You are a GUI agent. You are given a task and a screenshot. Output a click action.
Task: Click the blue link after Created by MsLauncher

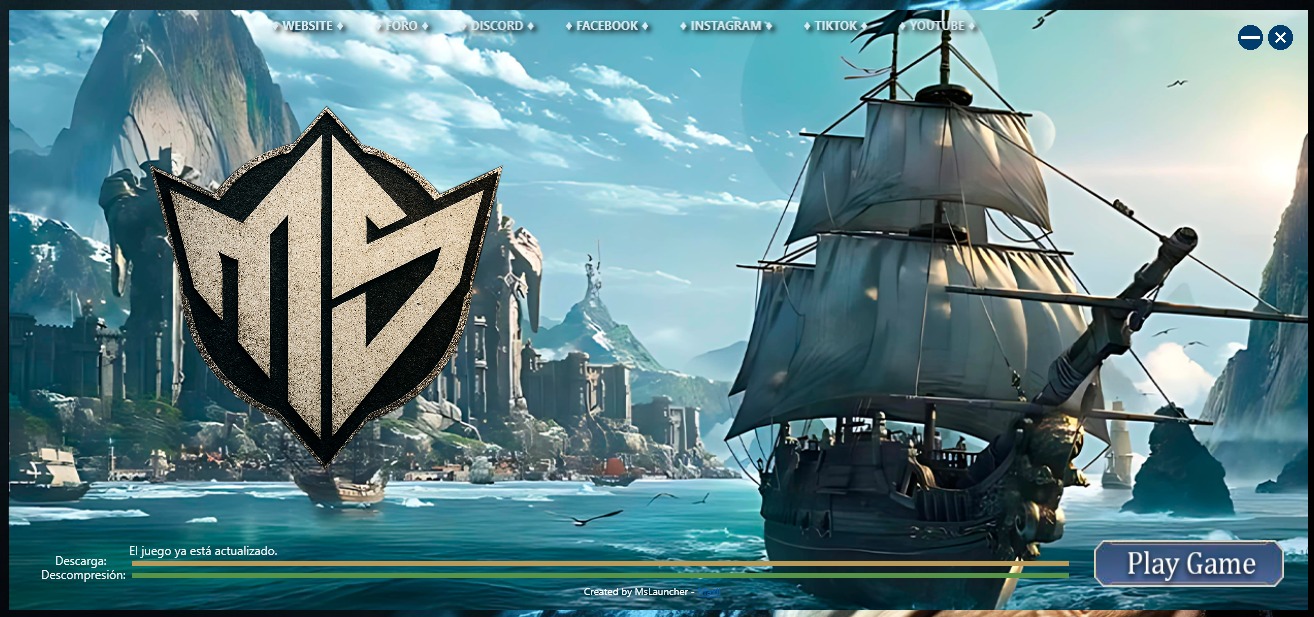point(708,592)
